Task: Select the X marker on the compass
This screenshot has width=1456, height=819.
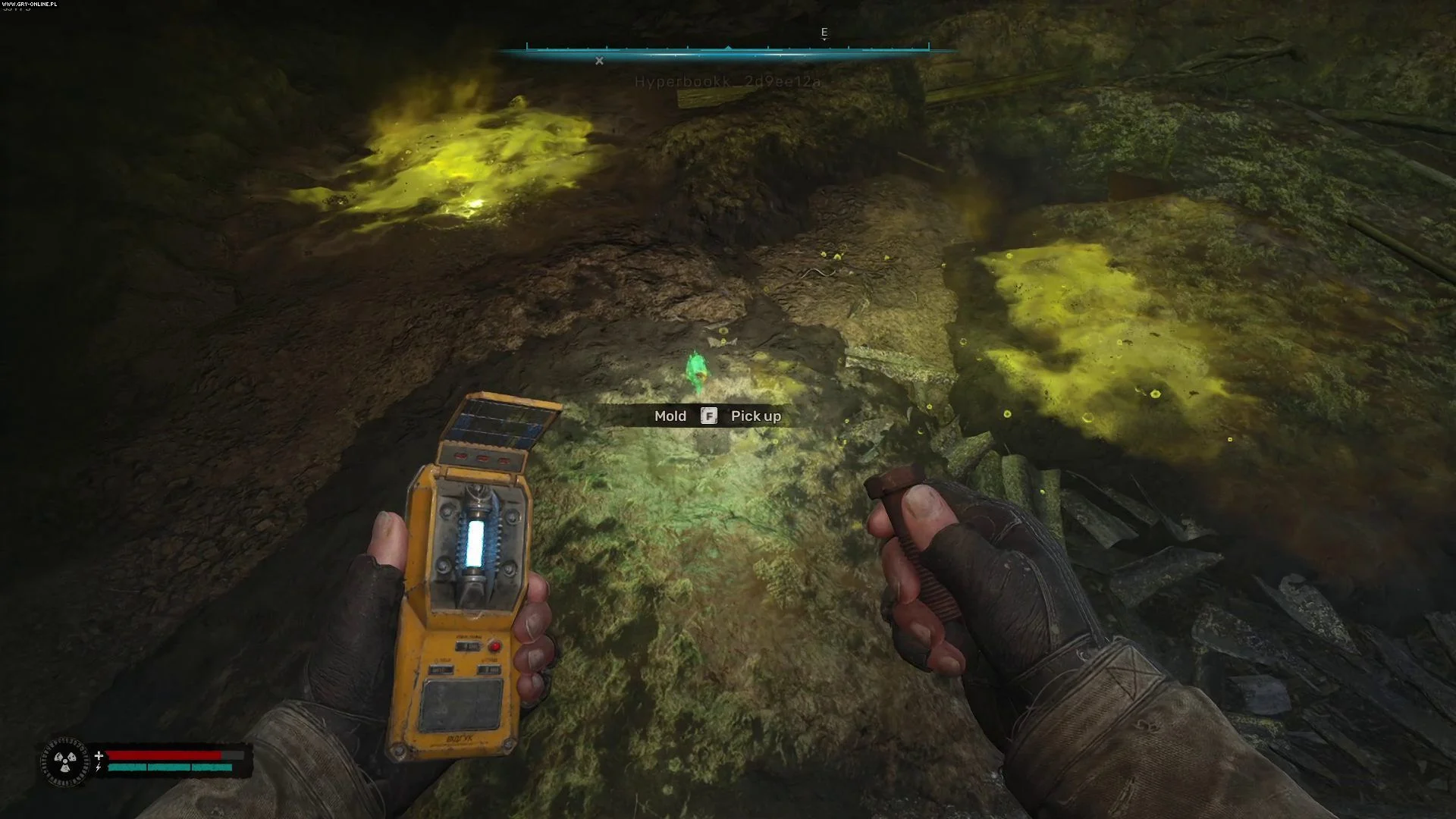Action: point(599,61)
